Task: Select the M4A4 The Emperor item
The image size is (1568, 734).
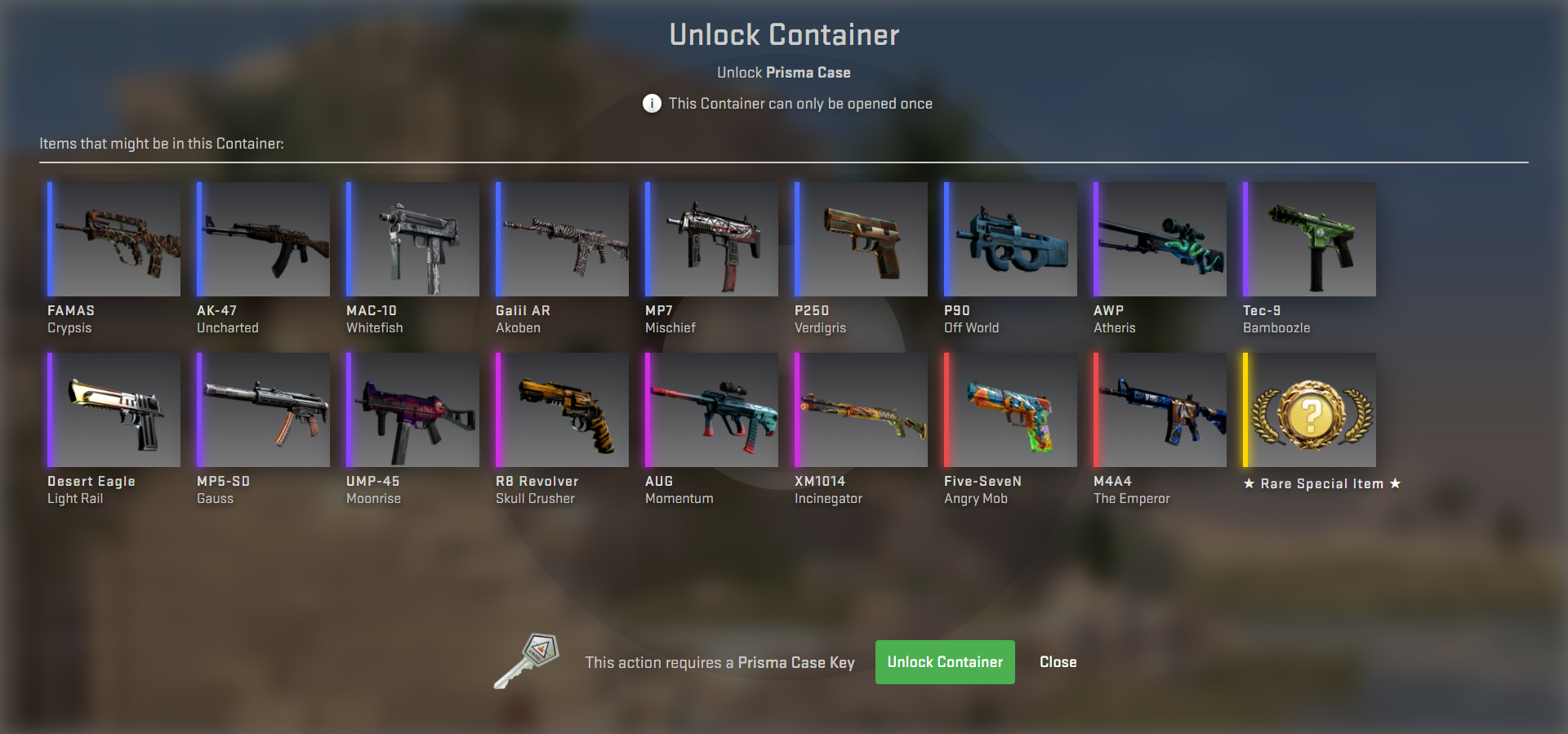Action: click(1159, 409)
